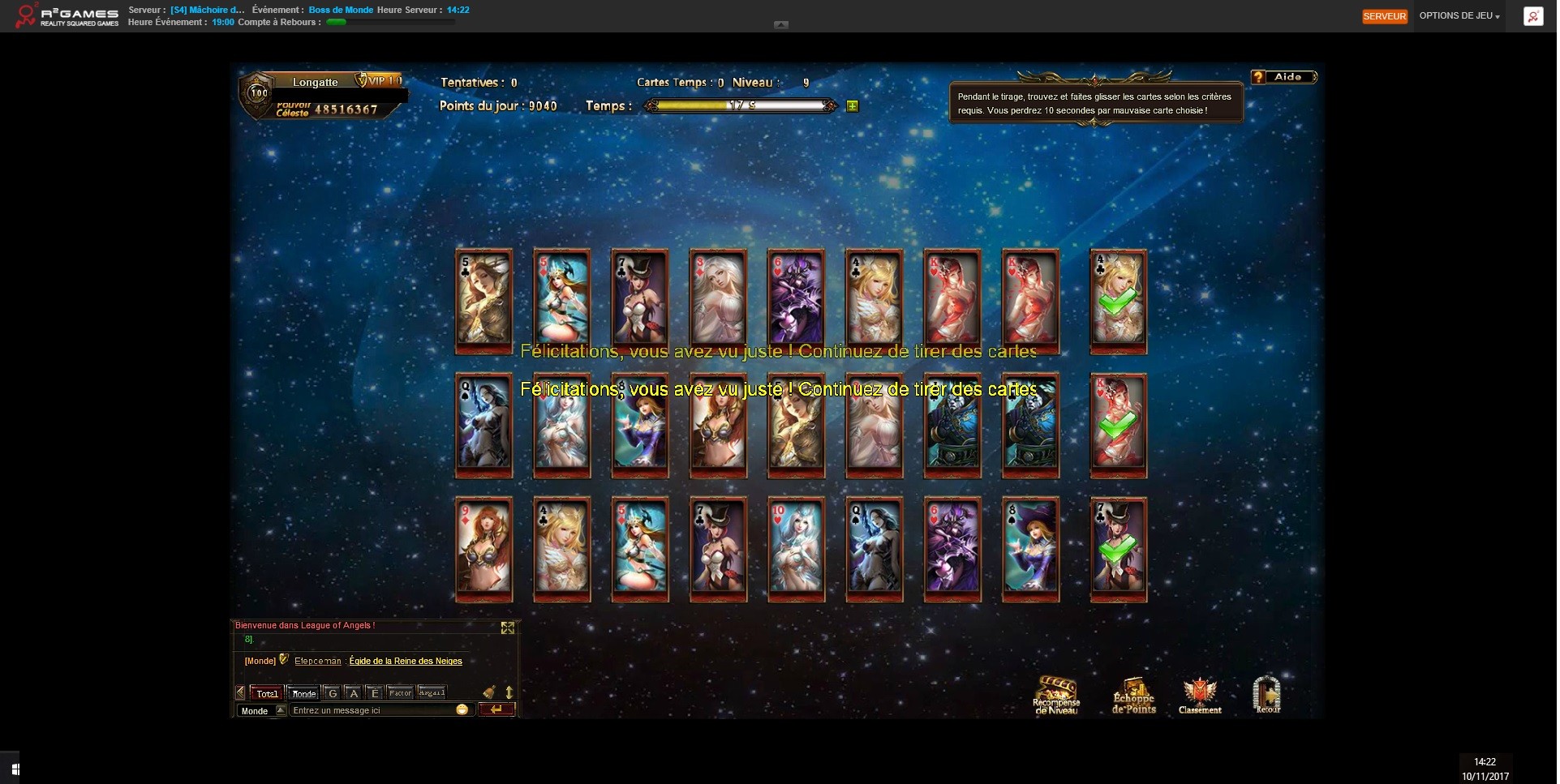Select the Asgard chat tab
Screen dimensions: 1560x784
pos(432,693)
